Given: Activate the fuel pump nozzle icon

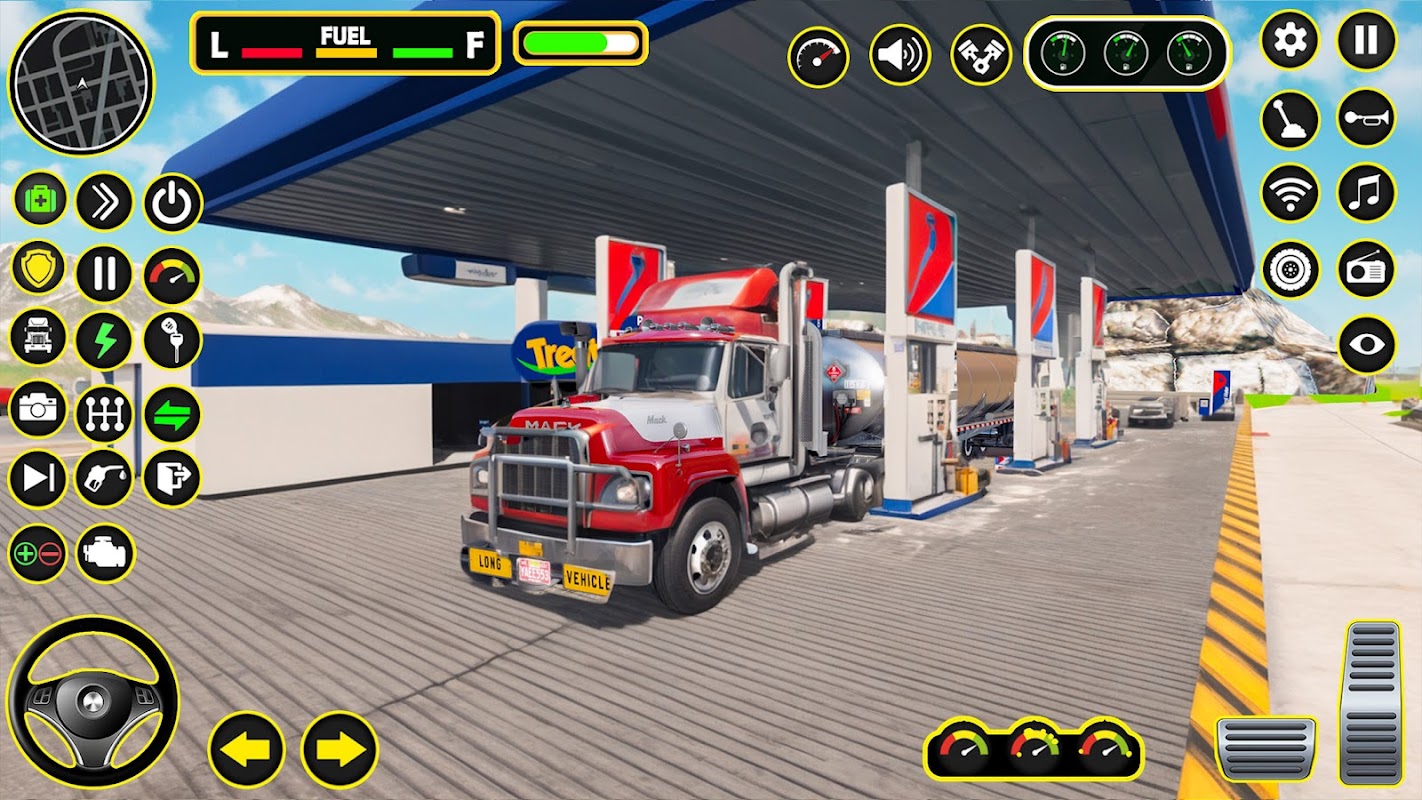Looking at the screenshot, I should point(104,479).
